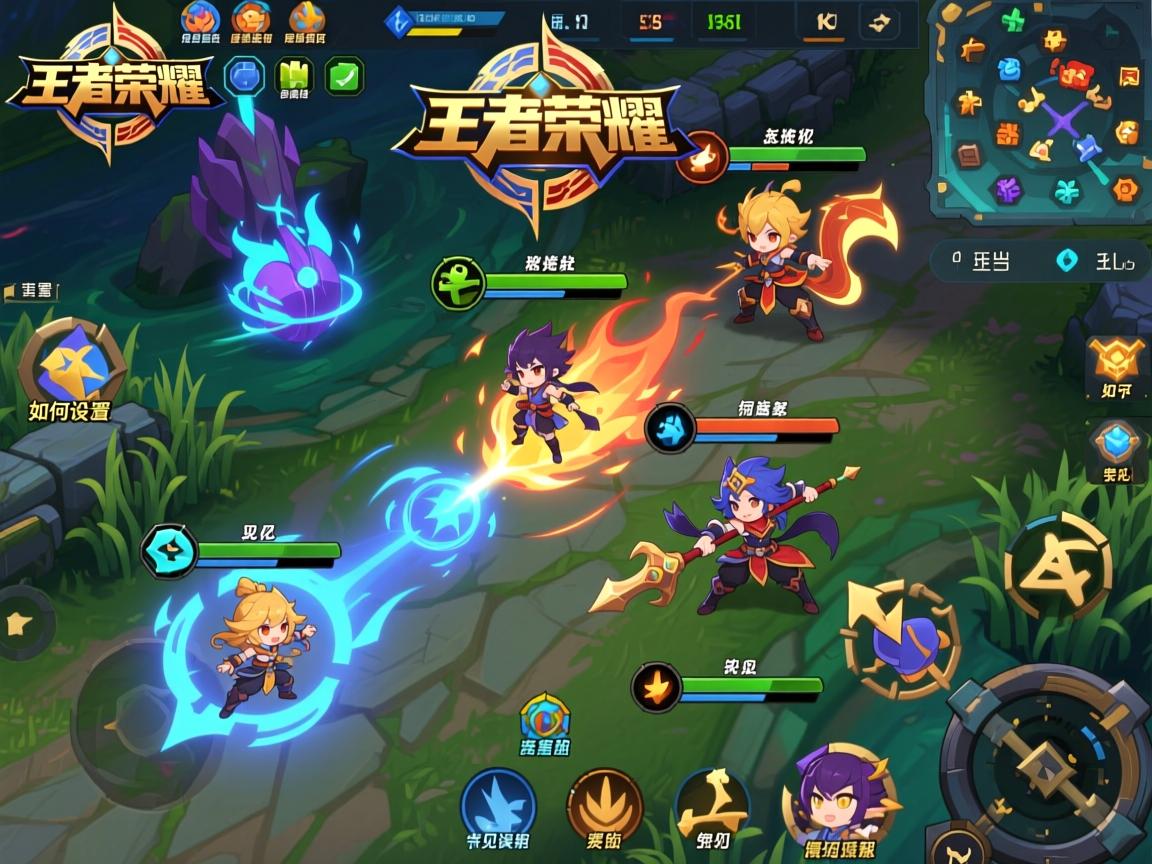Select the blue hexagon icon beside the logo
This screenshot has height=864, width=1152.
(x=244, y=76)
